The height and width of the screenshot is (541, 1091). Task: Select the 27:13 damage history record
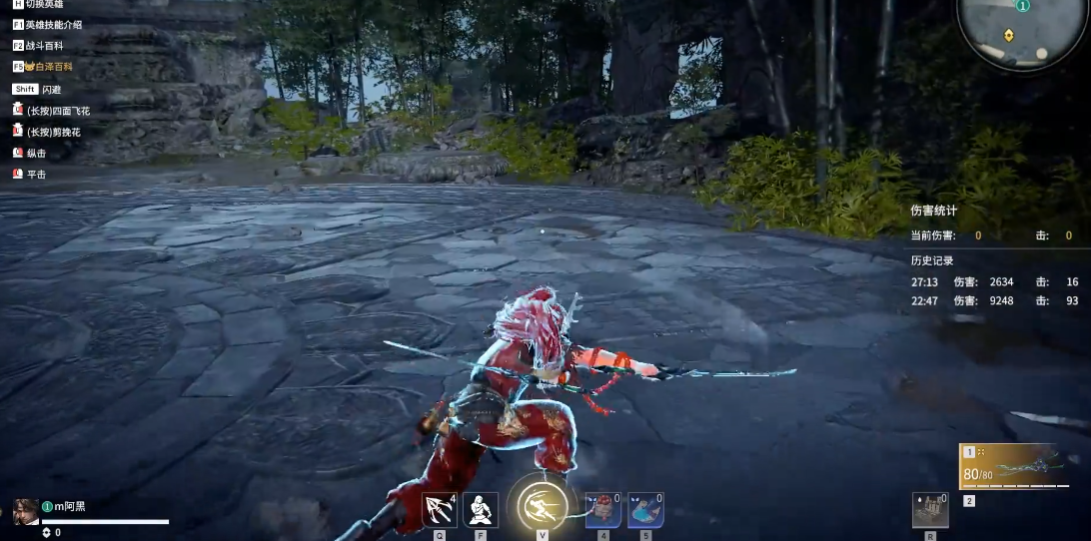point(993,282)
